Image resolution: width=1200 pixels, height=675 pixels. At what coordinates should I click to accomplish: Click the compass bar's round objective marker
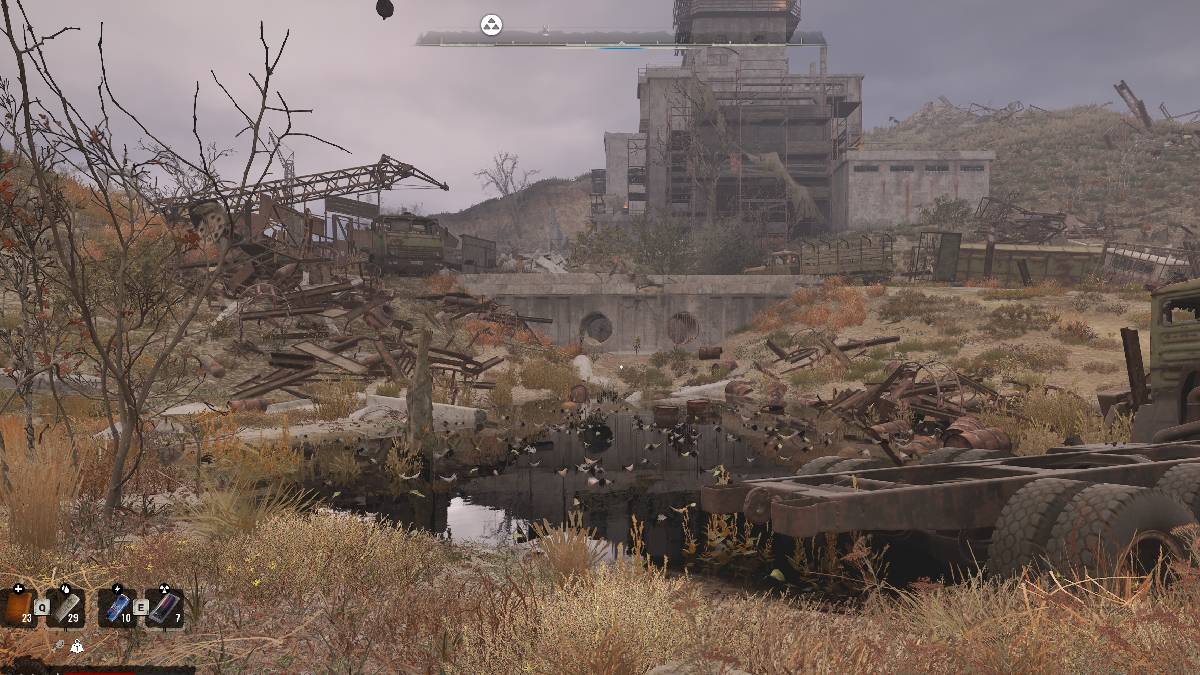[x=491, y=26]
